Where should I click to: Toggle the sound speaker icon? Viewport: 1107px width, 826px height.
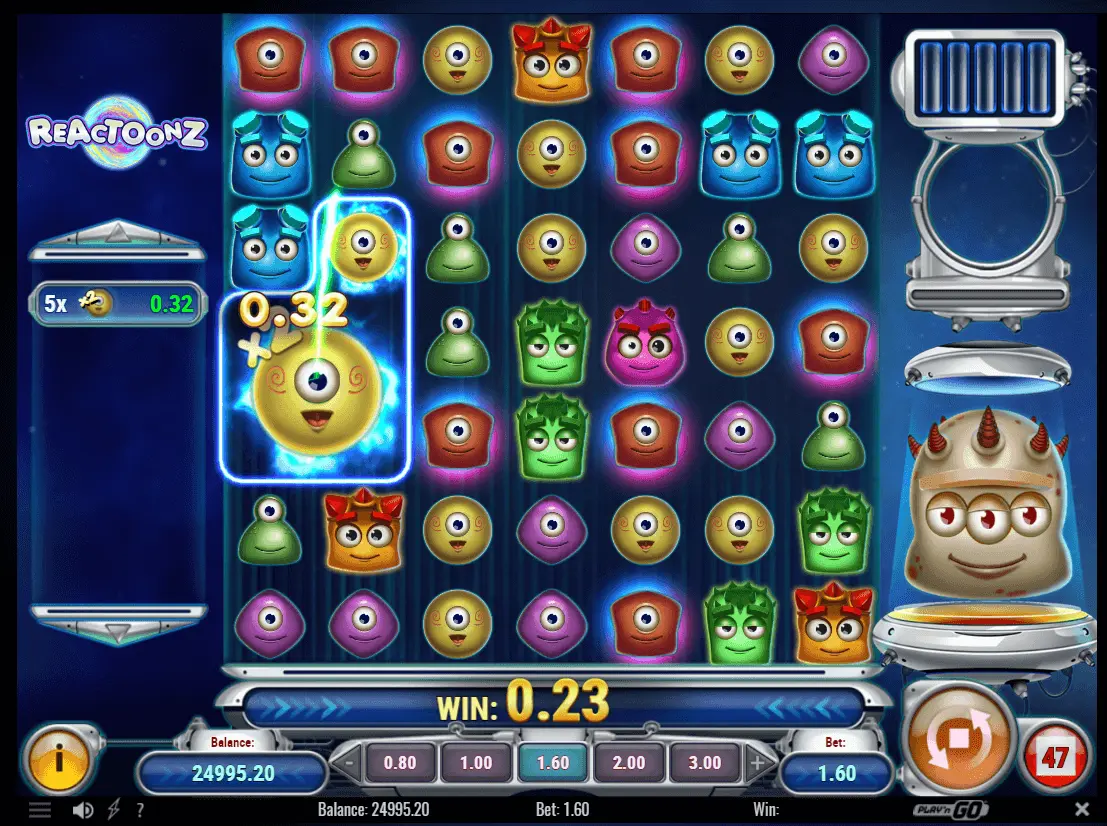click(x=84, y=809)
